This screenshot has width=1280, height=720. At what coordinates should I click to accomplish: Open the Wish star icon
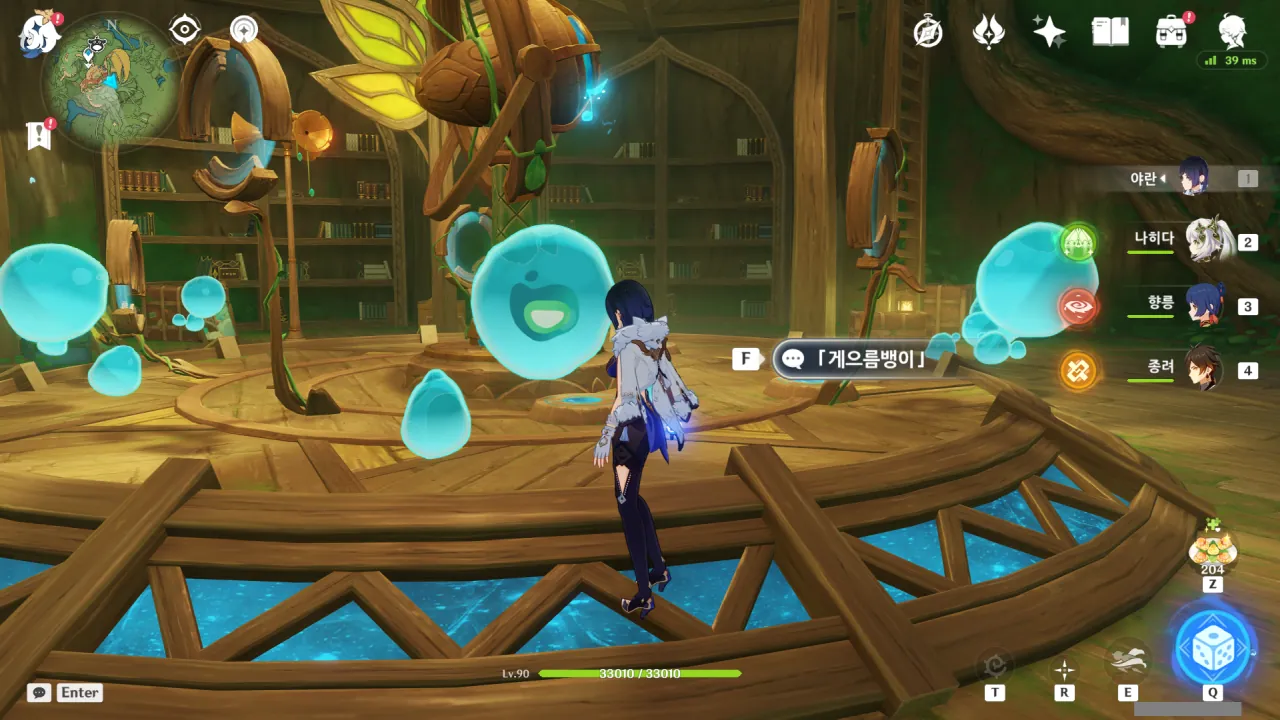pos(1049,32)
